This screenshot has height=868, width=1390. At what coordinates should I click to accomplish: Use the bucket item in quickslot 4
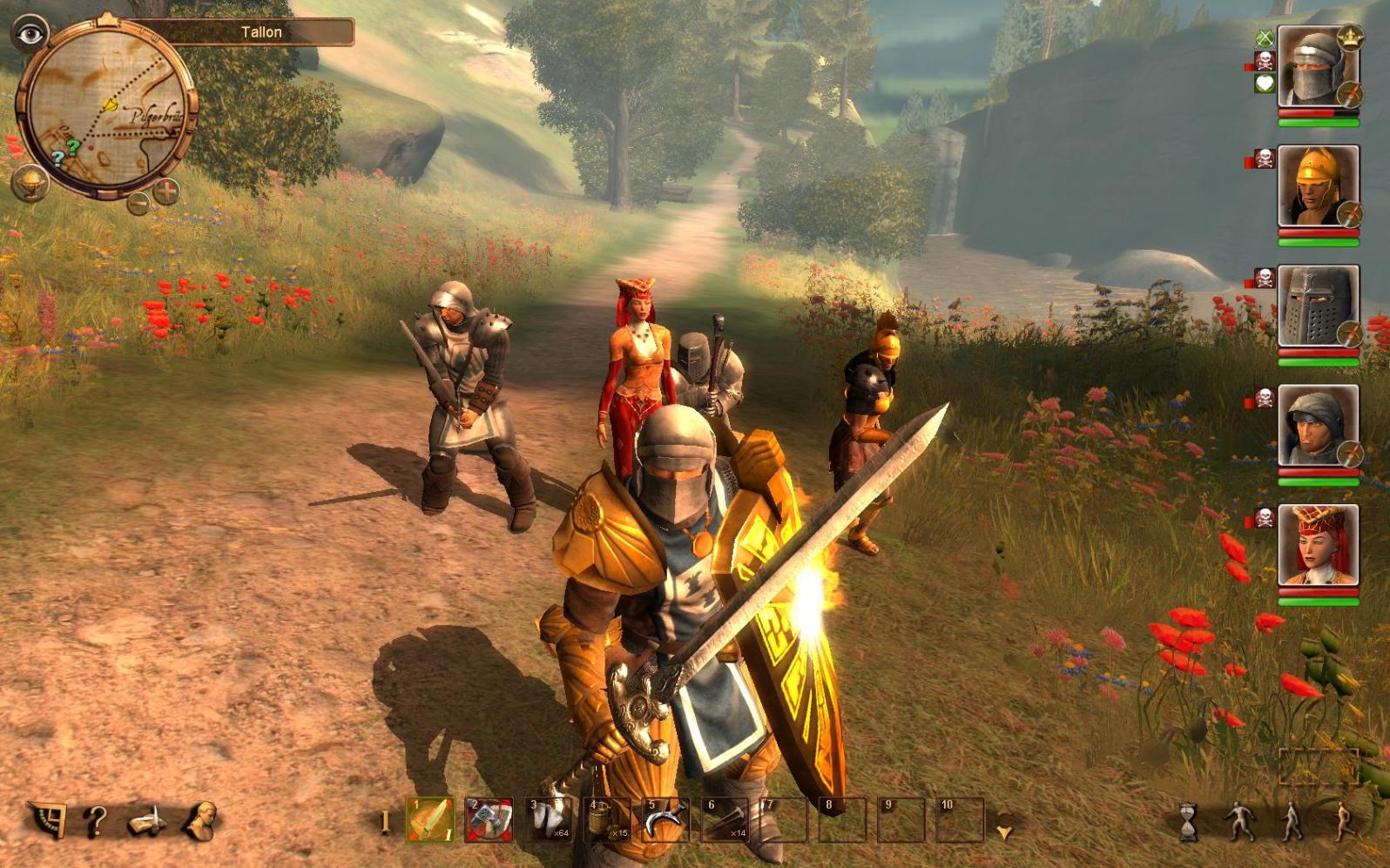point(608,820)
